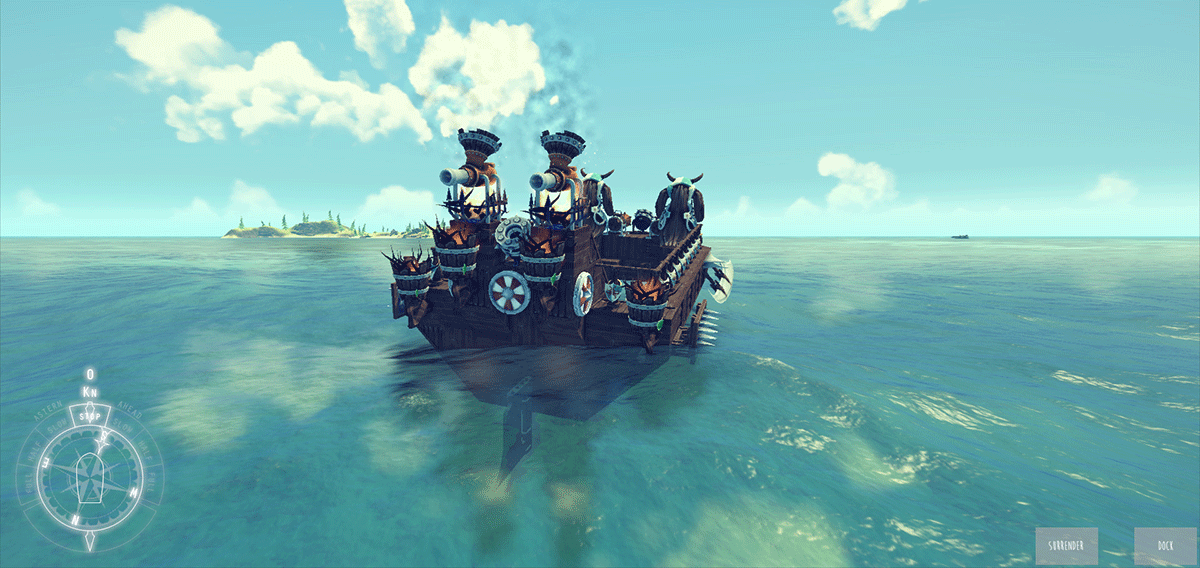Dock the ship with the Dock button

click(x=1165, y=546)
